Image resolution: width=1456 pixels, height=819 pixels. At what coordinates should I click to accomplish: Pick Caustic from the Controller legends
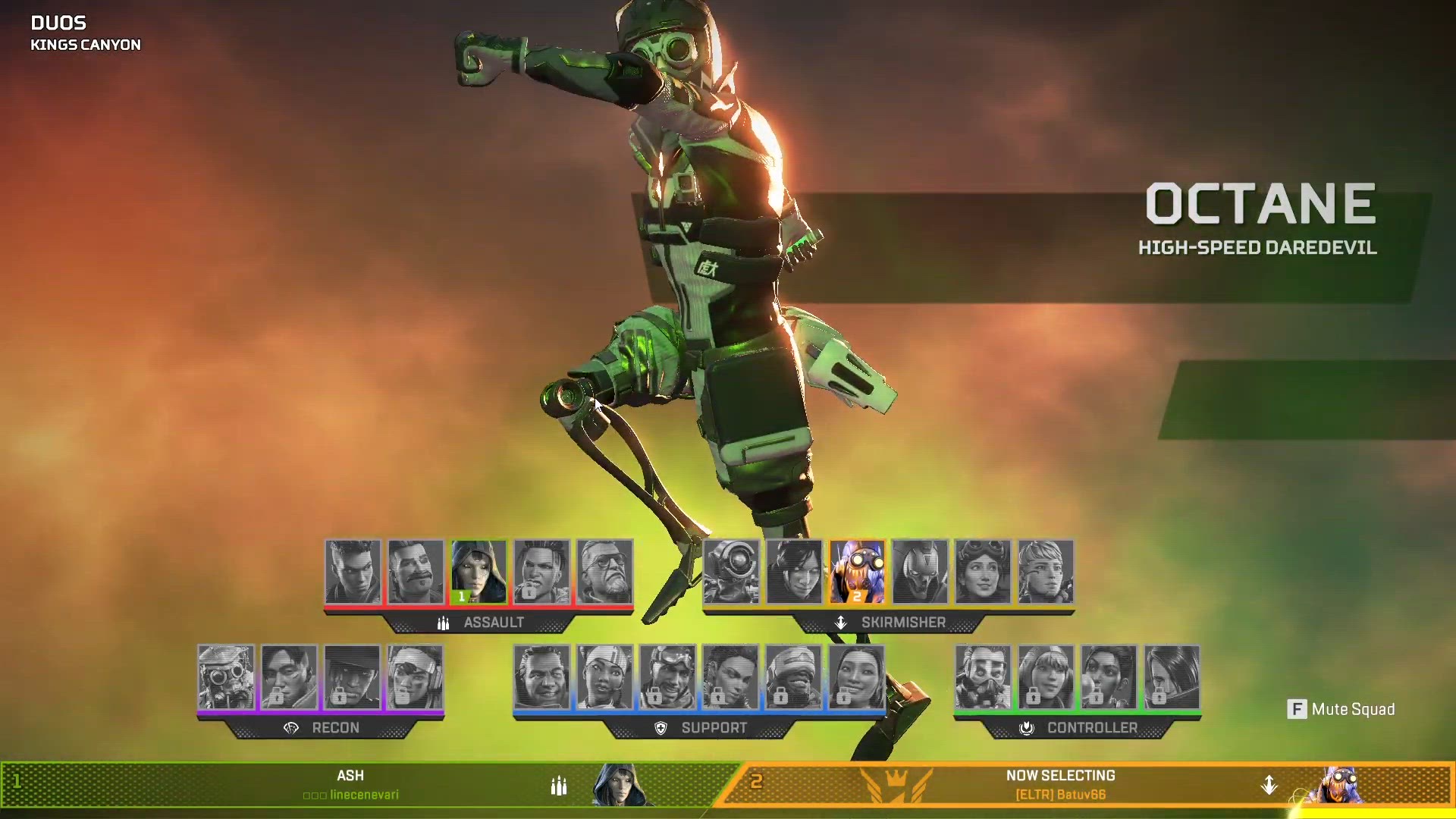tap(983, 677)
